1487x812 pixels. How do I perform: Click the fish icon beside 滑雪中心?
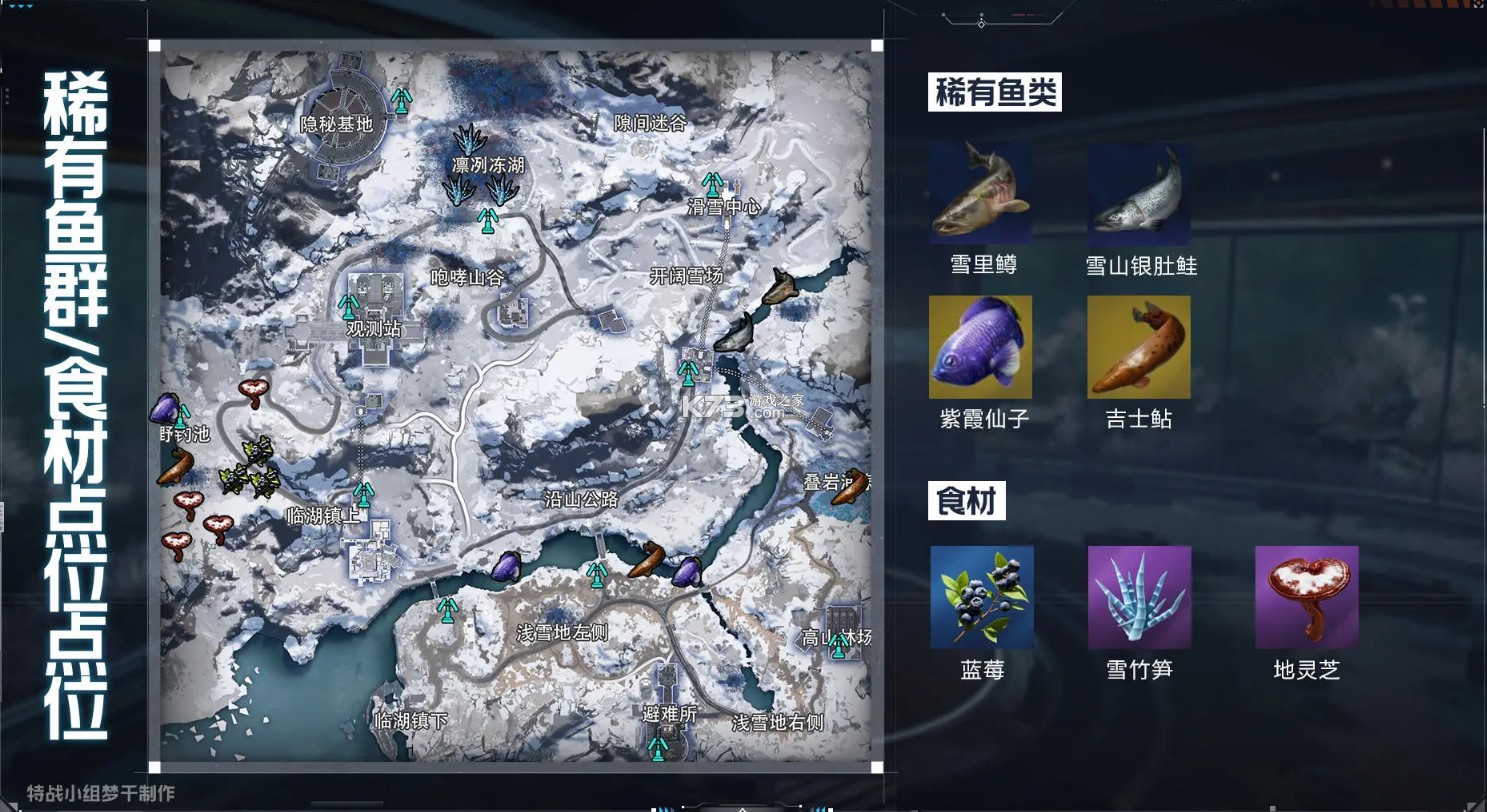click(x=715, y=185)
